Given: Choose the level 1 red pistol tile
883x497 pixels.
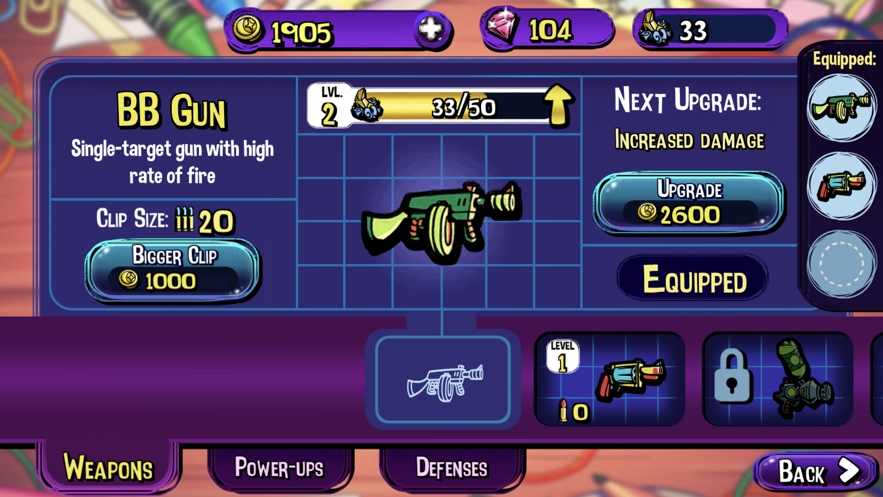Looking at the screenshot, I should tap(609, 380).
